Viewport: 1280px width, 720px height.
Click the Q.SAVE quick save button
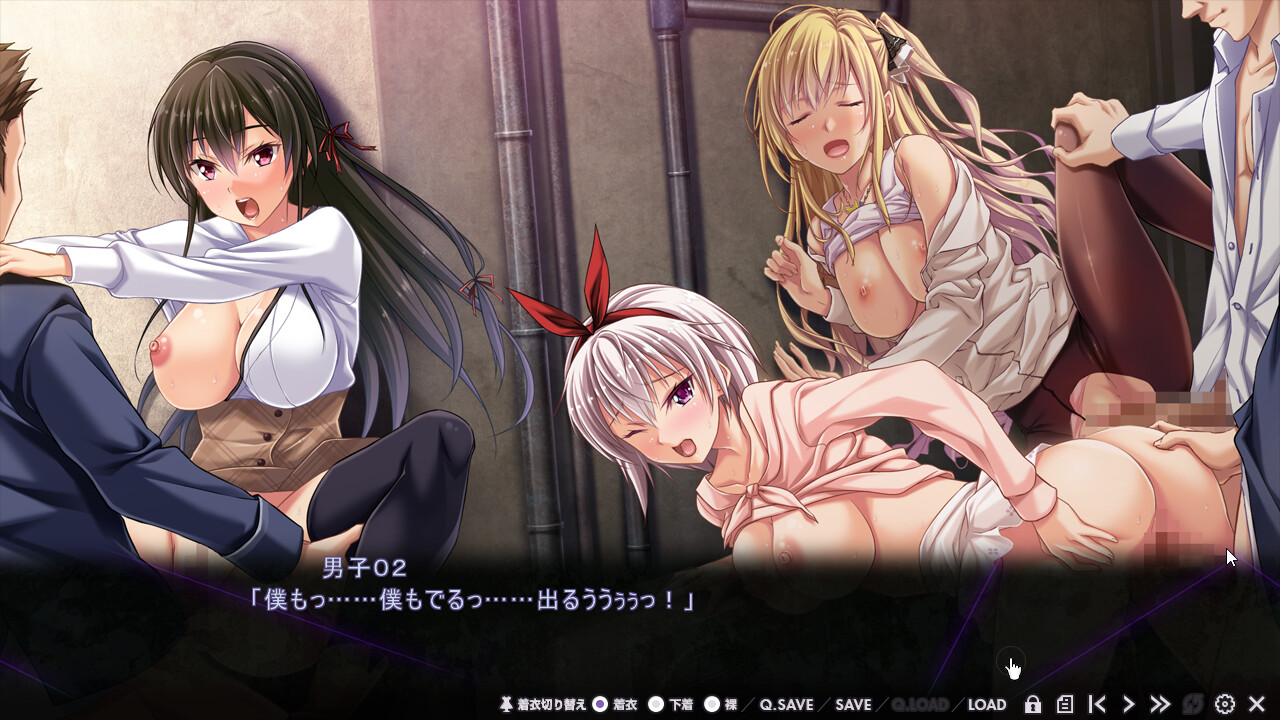786,704
